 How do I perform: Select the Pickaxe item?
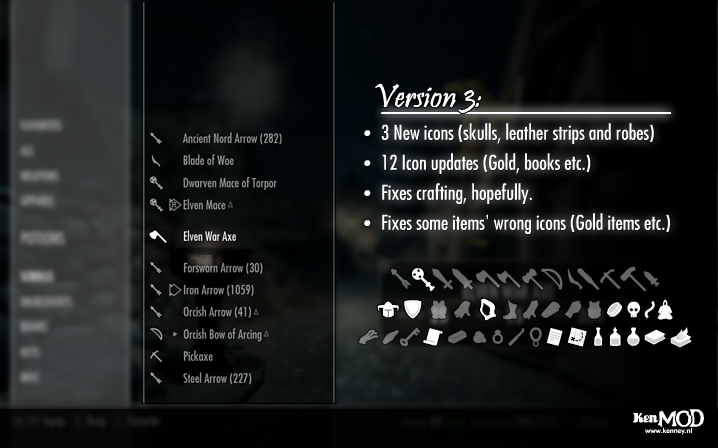click(200, 355)
